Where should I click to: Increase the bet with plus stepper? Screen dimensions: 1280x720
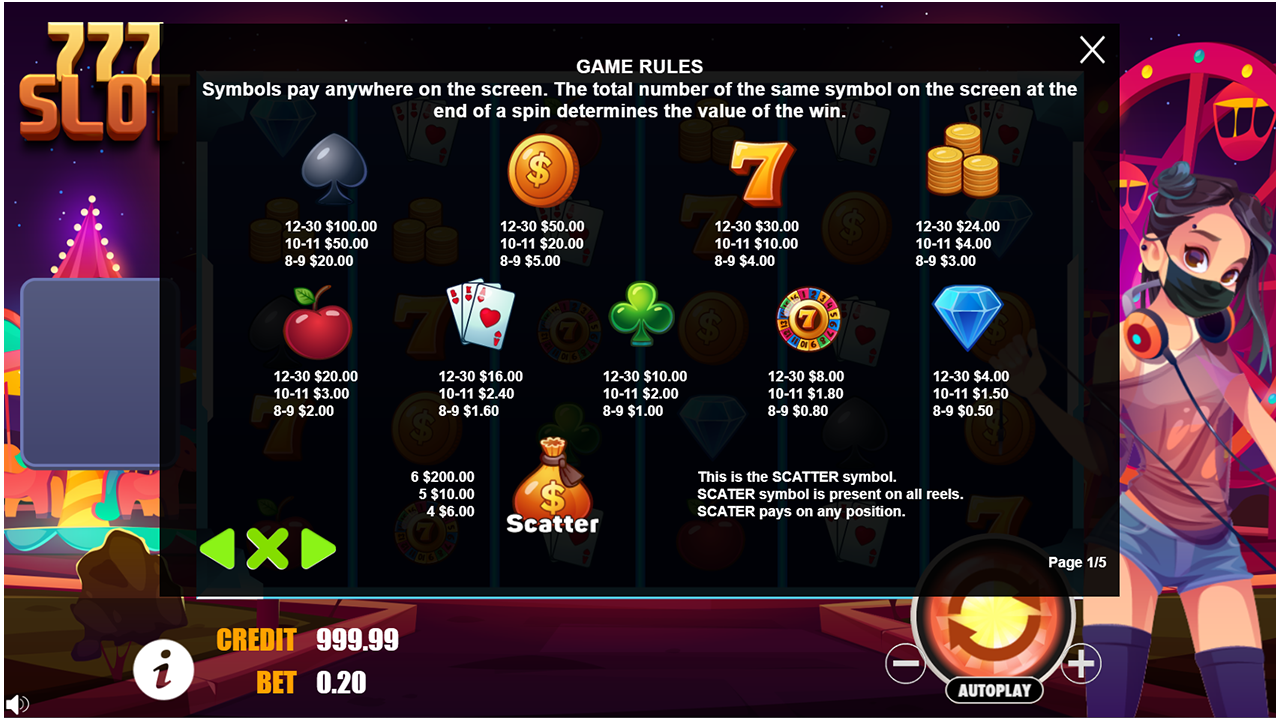[x=1081, y=663]
